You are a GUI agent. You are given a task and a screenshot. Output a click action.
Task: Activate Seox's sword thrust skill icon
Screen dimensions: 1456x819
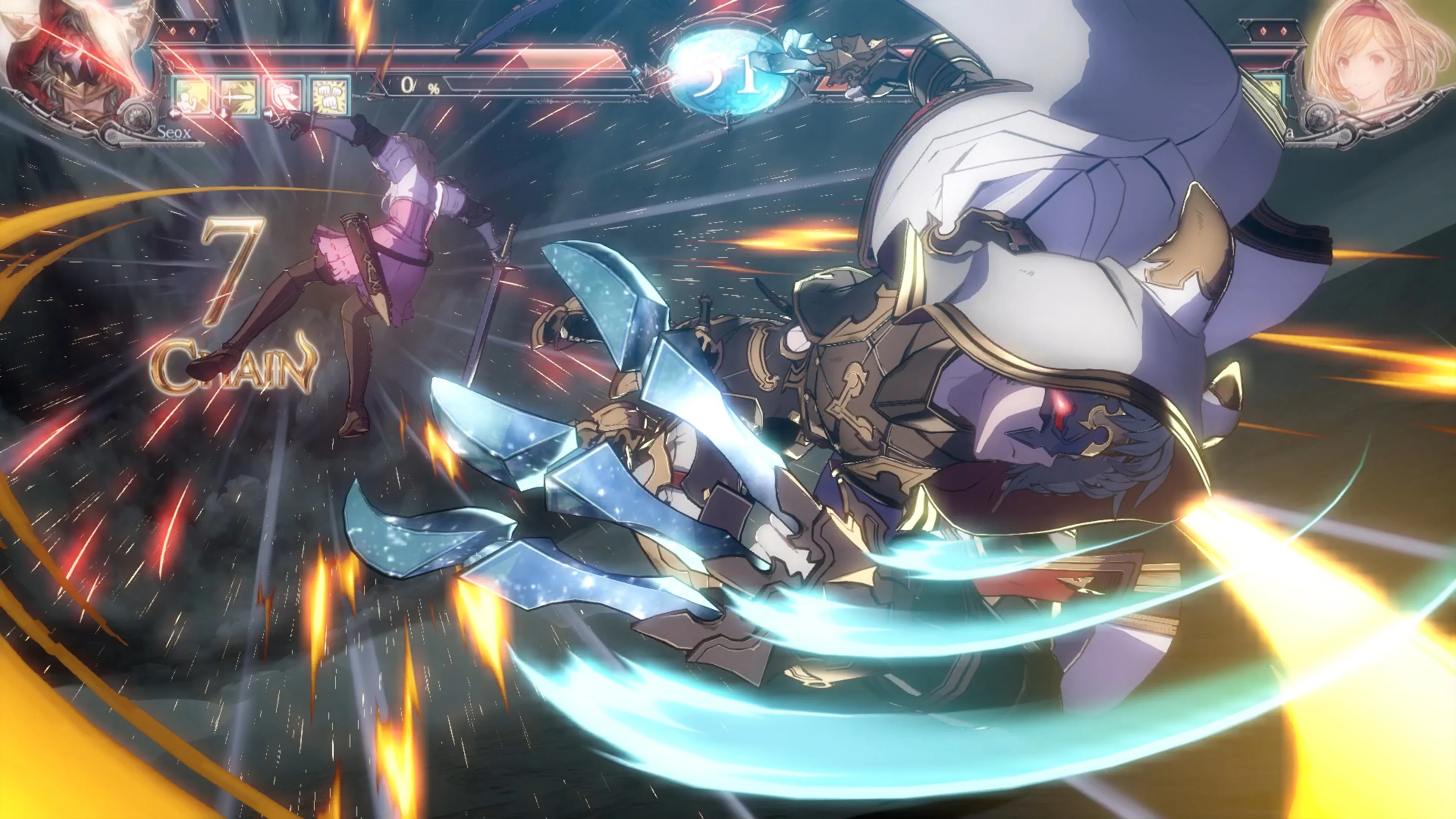pos(239,97)
